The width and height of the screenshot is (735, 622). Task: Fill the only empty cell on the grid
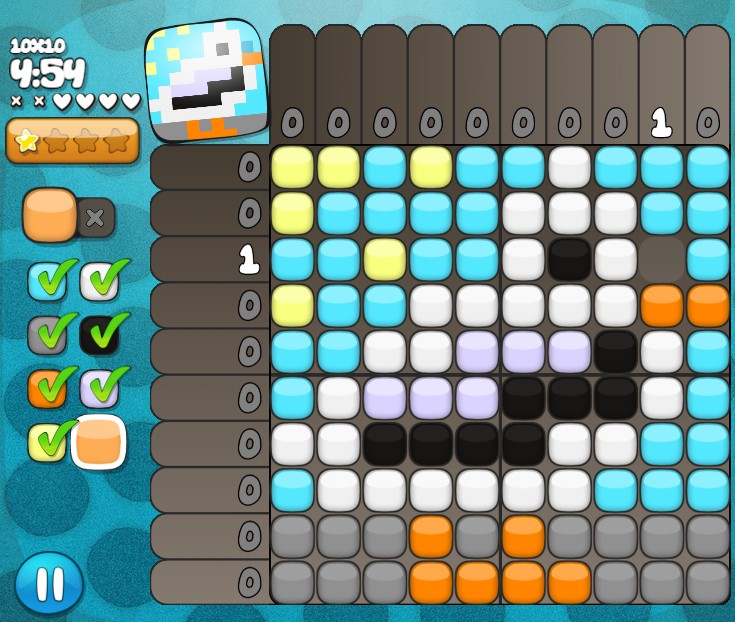tap(662, 260)
